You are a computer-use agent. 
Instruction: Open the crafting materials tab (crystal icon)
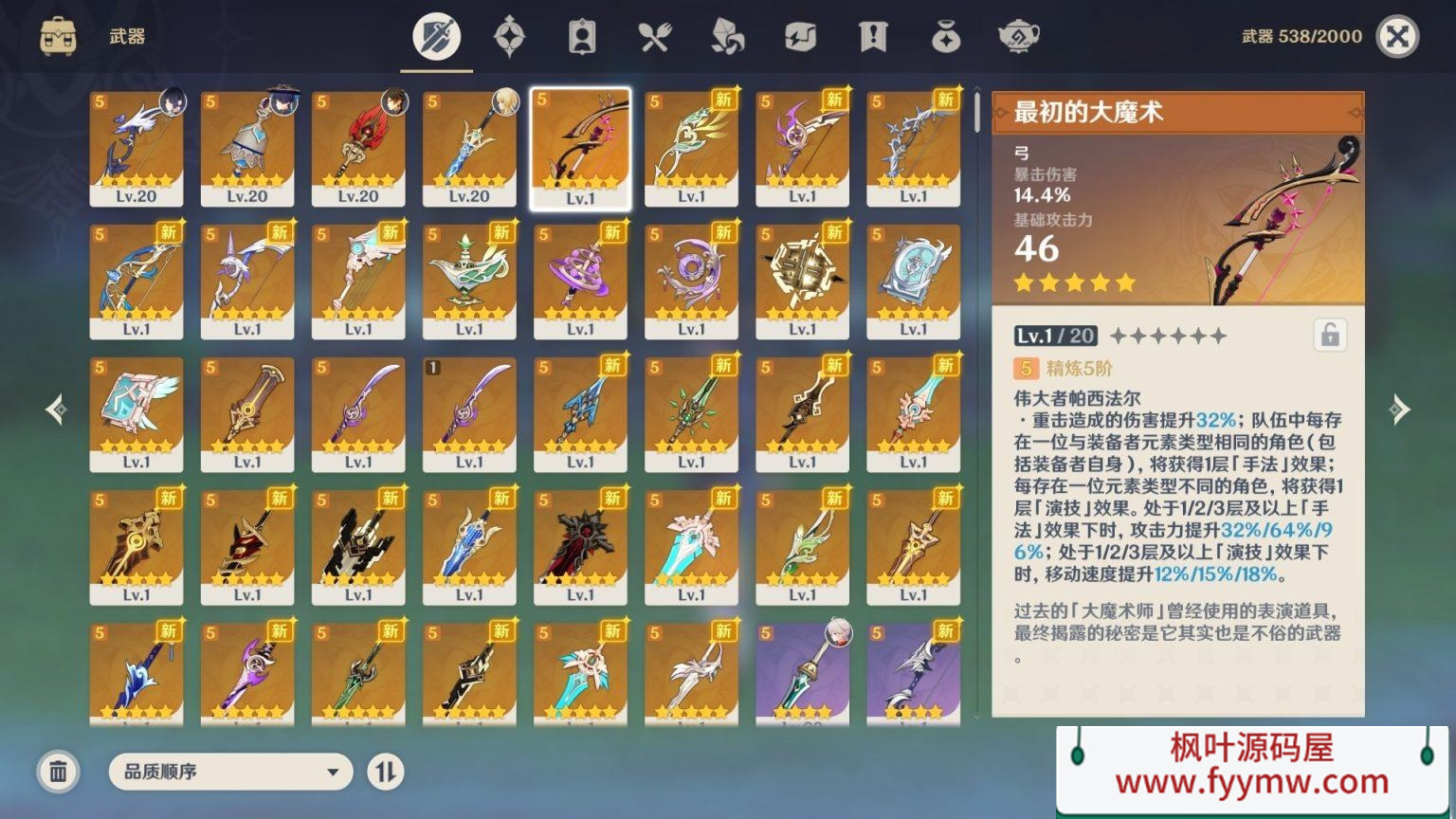[x=728, y=36]
